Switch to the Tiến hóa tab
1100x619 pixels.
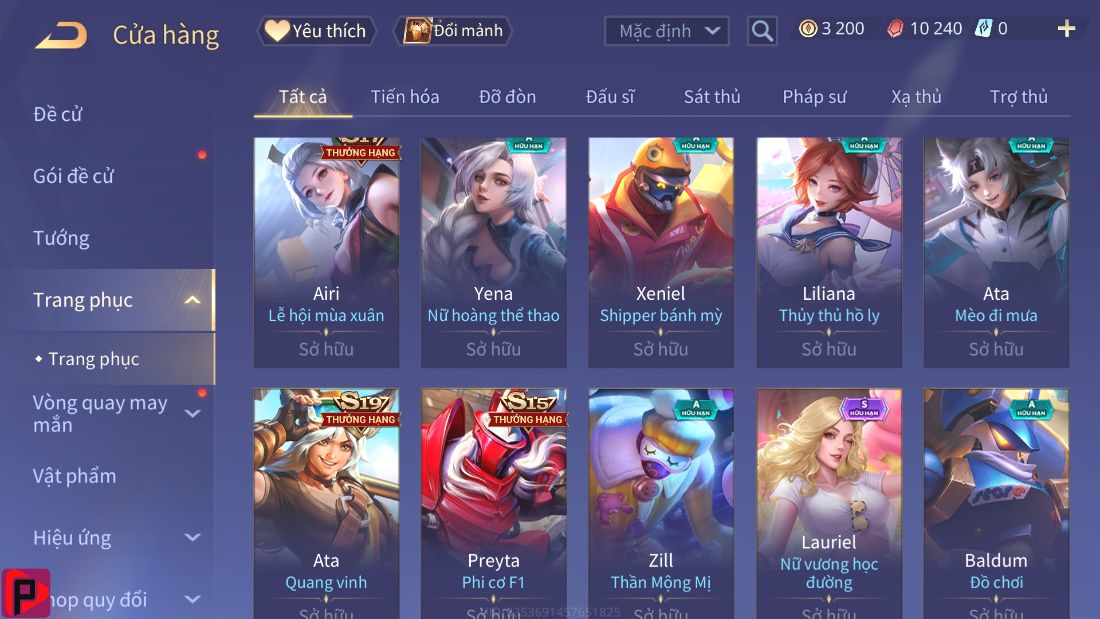pos(405,97)
